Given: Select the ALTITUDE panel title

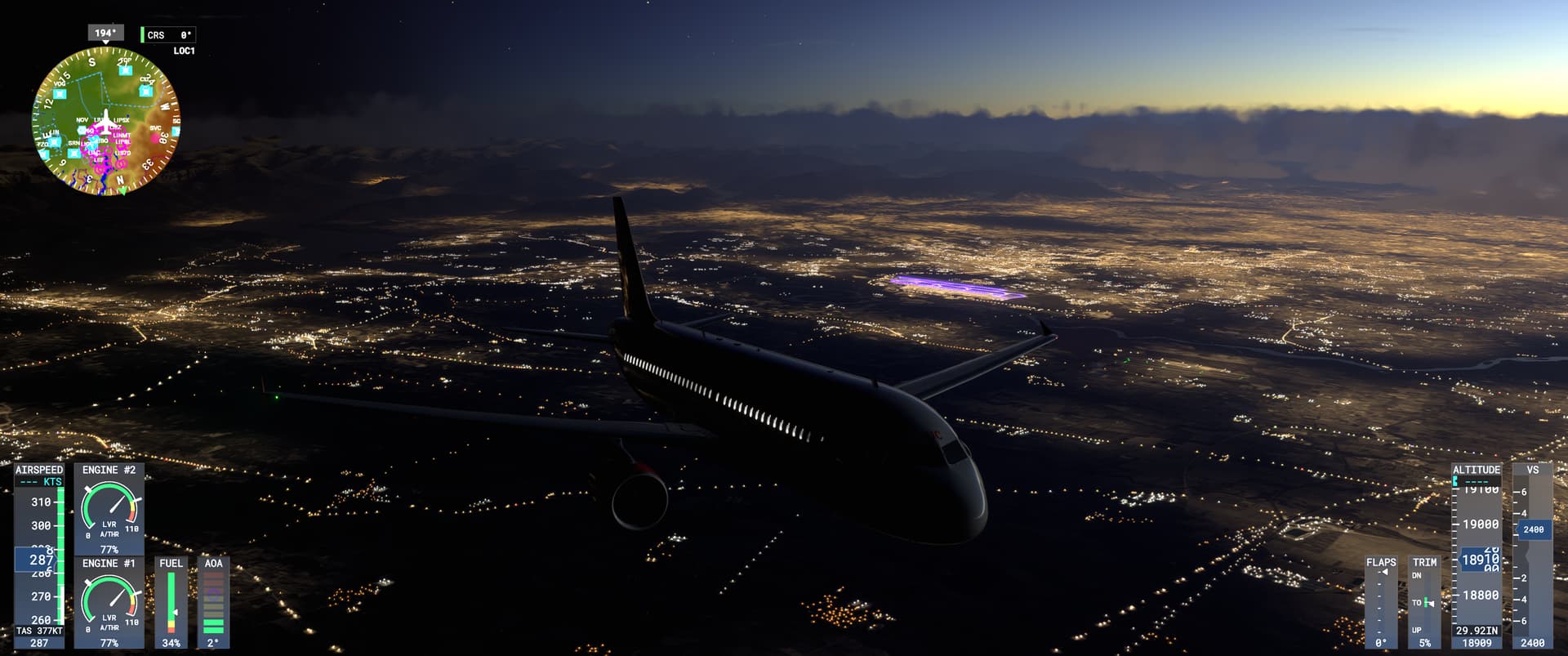Looking at the screenshot, I should pos(1475,469).
